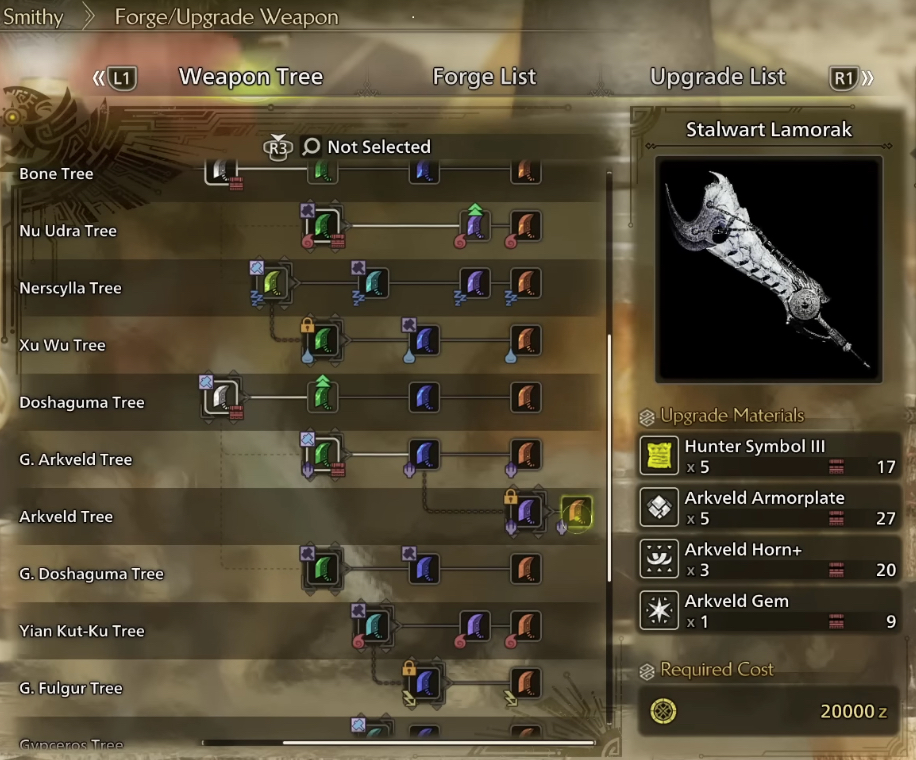Image resolution: width=916 pixels, height=760 pixels.
Task: Select the locked green weapon in Xu Wu Tree
Action: [322, 341]
